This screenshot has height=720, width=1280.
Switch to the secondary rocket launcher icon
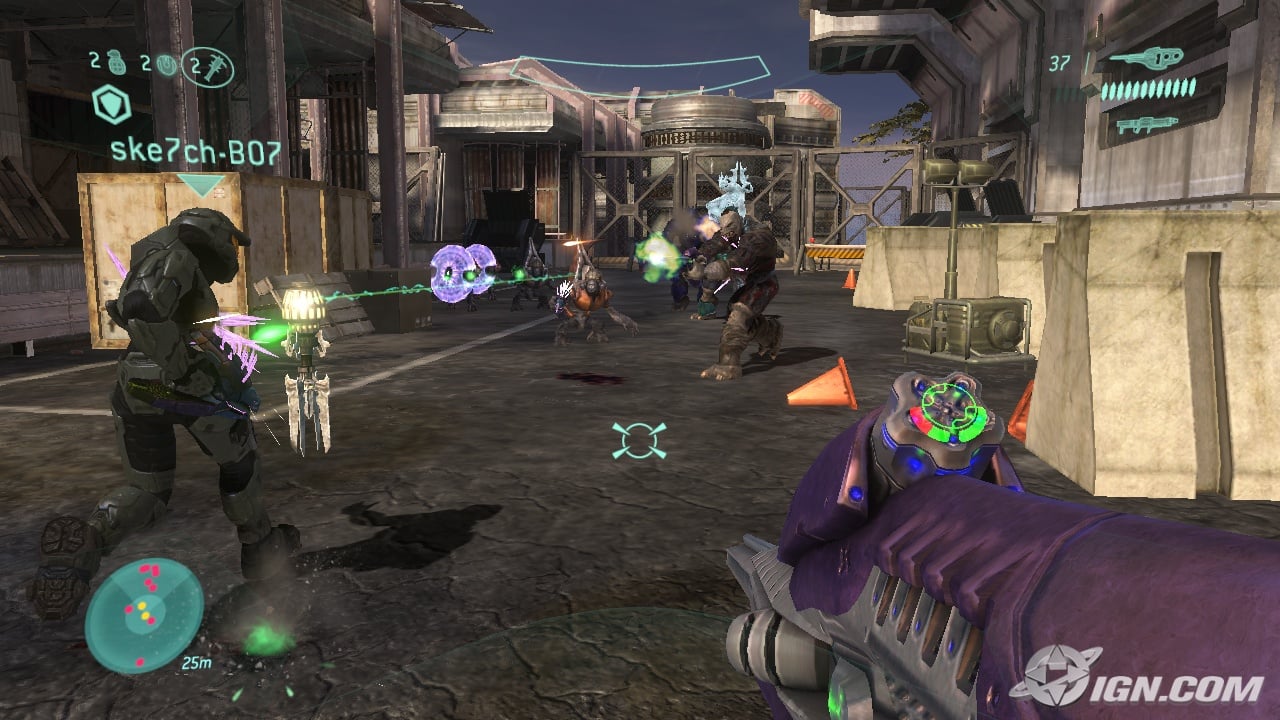[1146, 125]
